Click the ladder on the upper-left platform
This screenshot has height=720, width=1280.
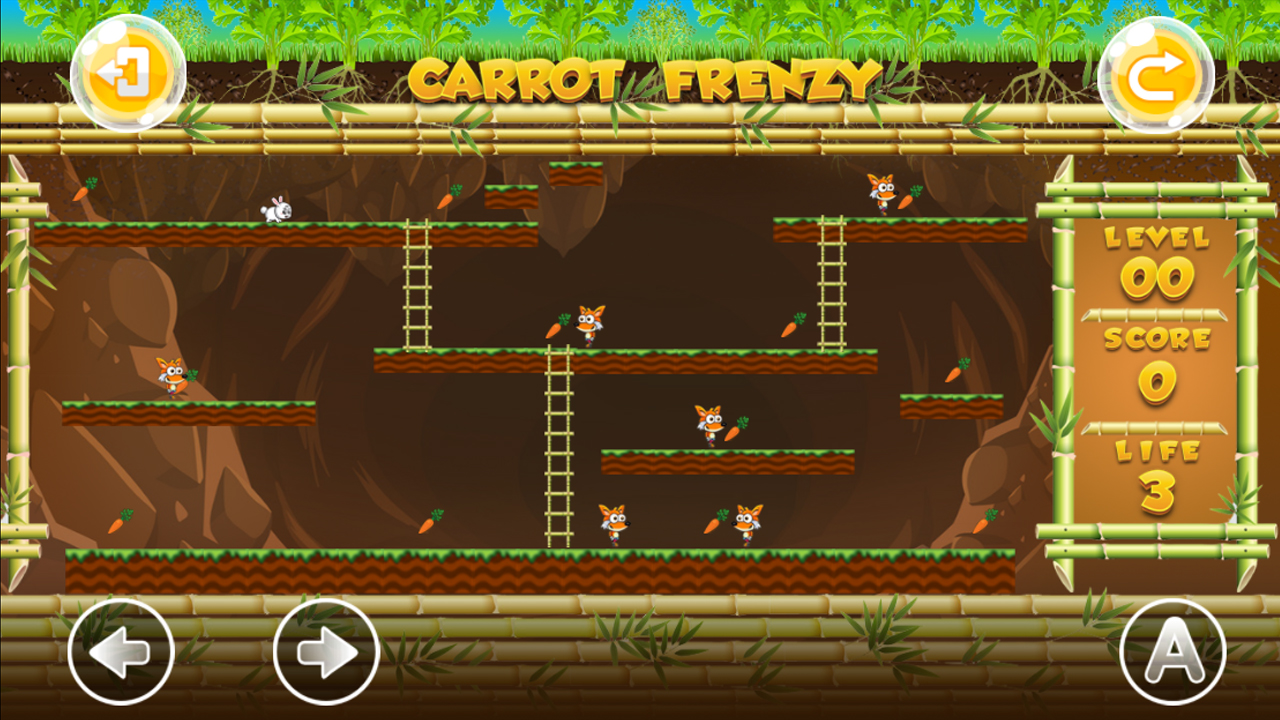click(x=420, y=285)
